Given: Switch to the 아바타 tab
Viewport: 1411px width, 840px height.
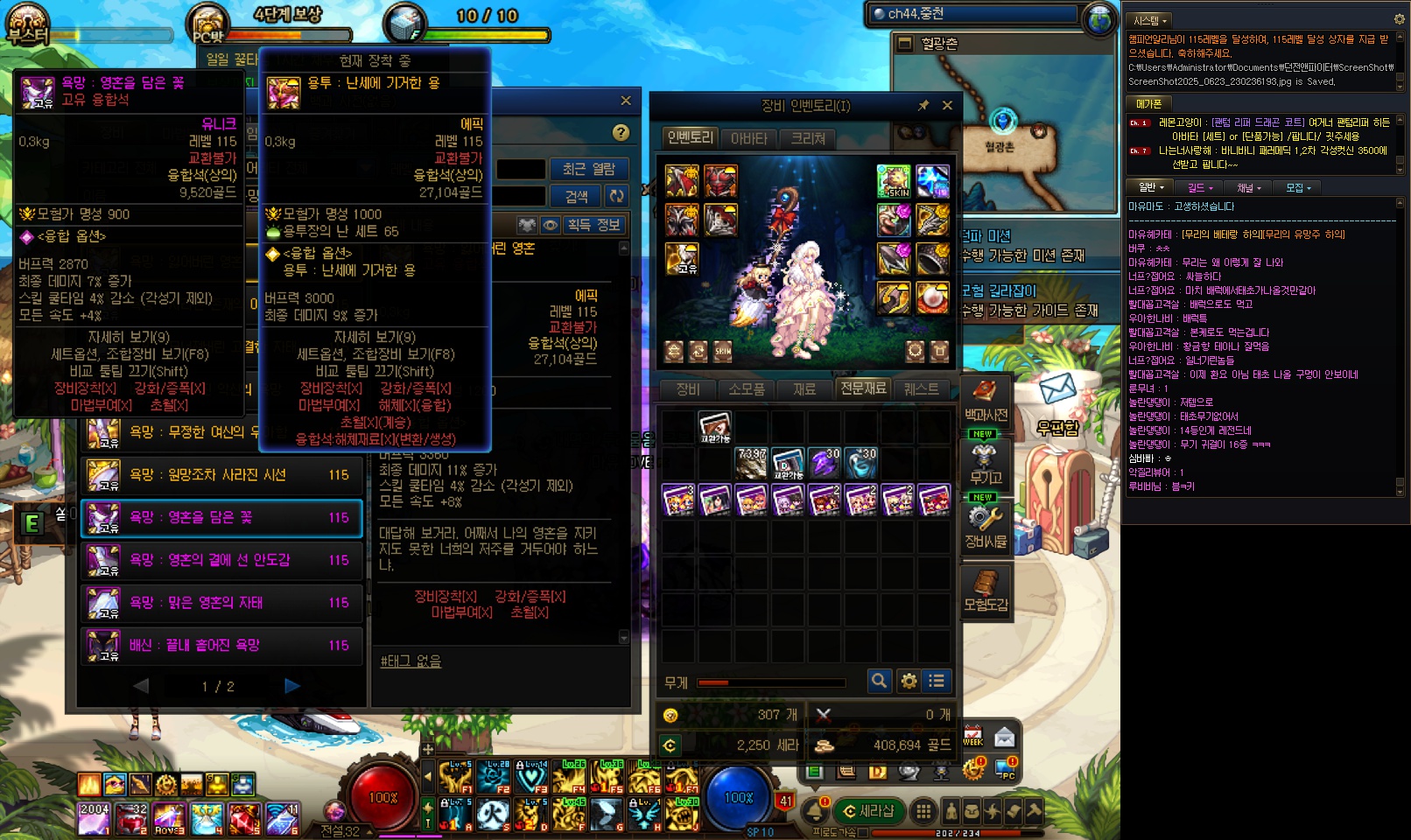Looking at the screenshot, I should [x=748, y=138].
